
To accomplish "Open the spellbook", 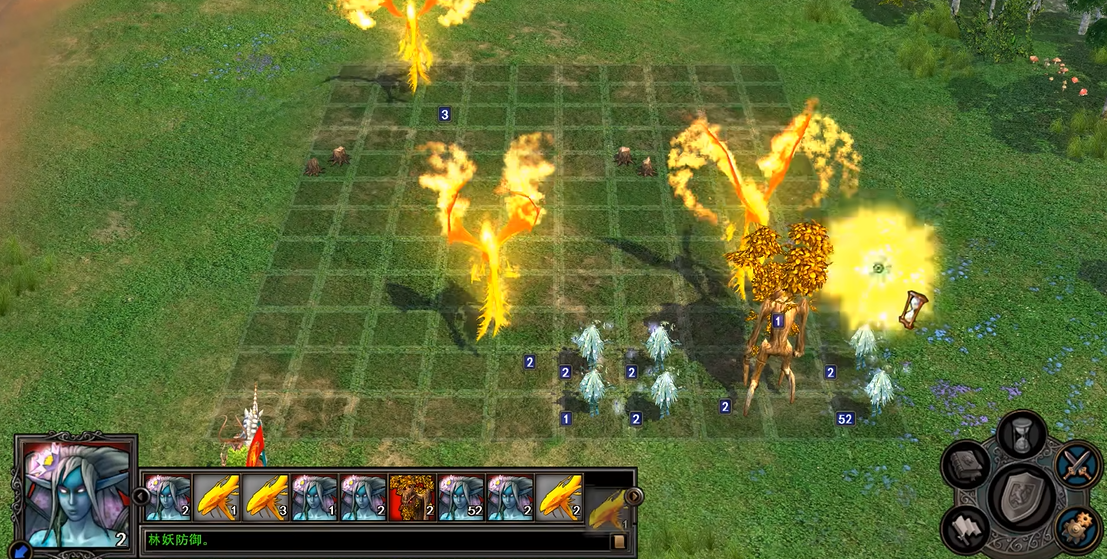I will (x=967, y=466).
